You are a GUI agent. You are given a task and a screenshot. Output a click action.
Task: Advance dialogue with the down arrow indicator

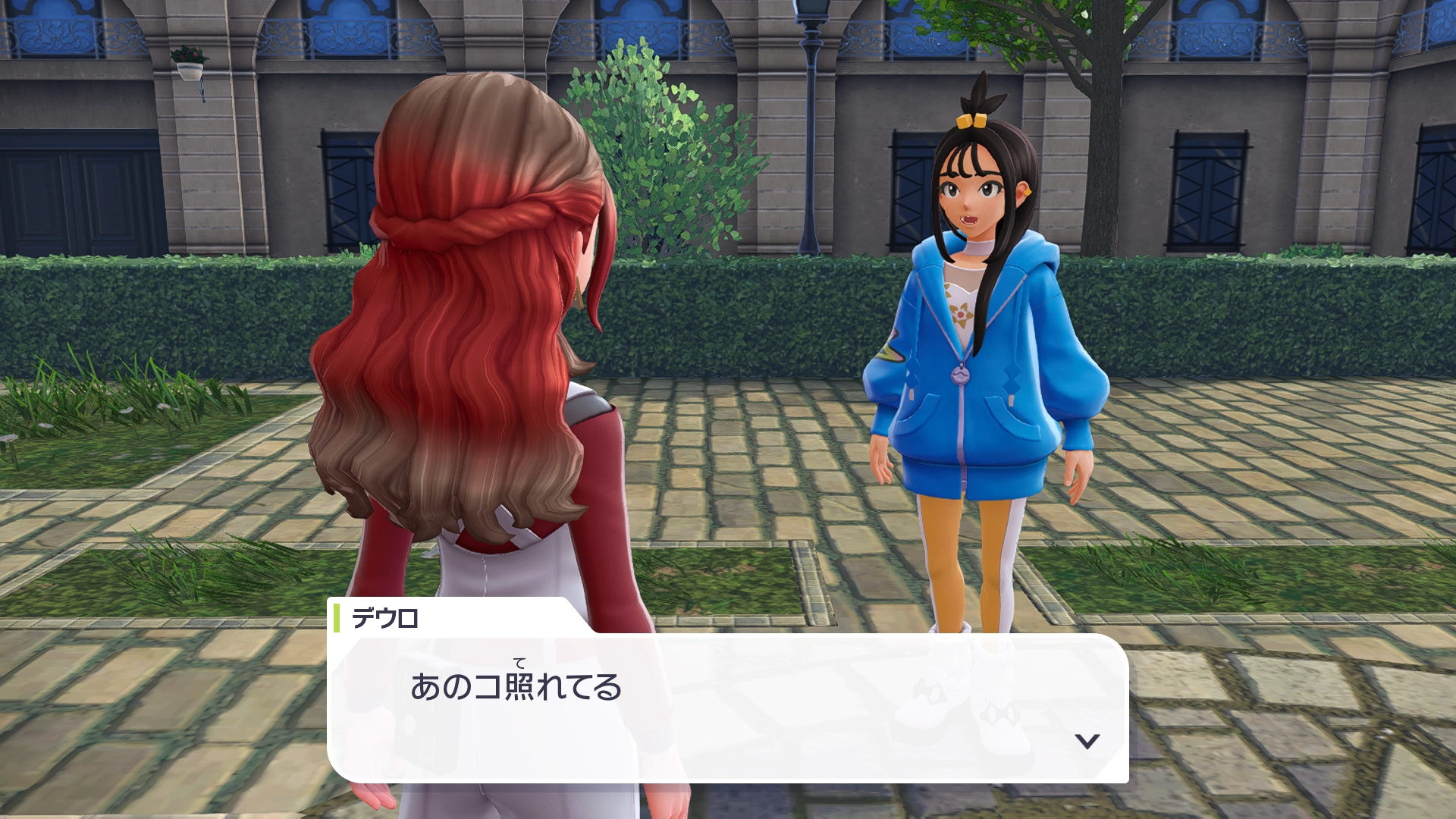pyautogui.click(x=1087, y=741)
